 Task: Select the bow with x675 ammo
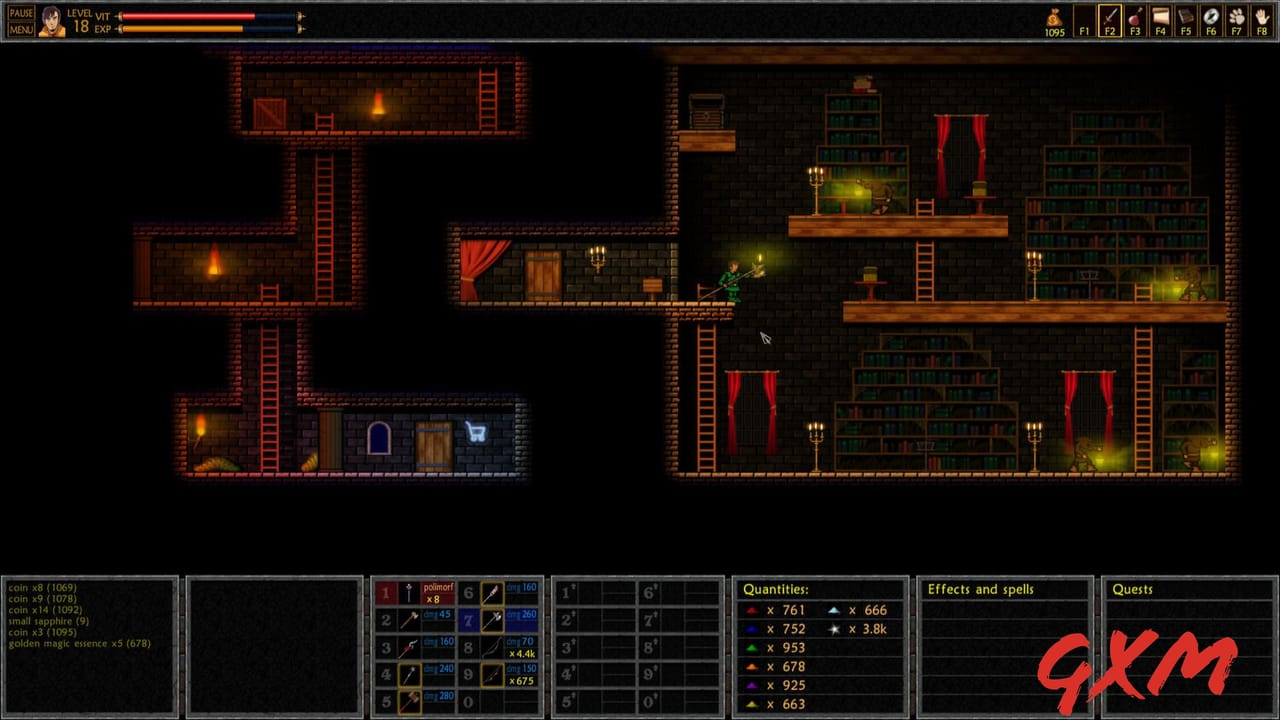(491, 675)
